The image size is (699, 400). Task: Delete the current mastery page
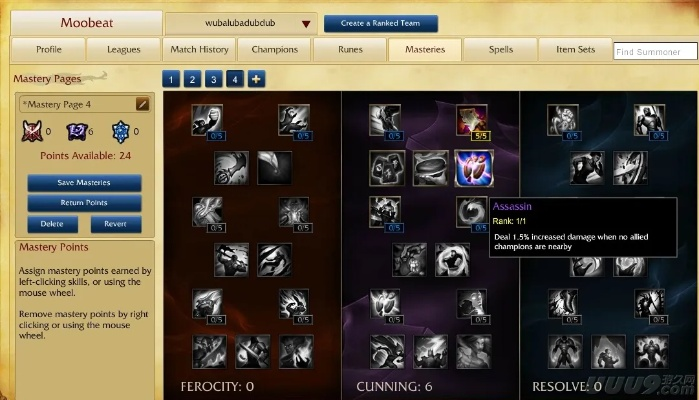tap(52, 224)
